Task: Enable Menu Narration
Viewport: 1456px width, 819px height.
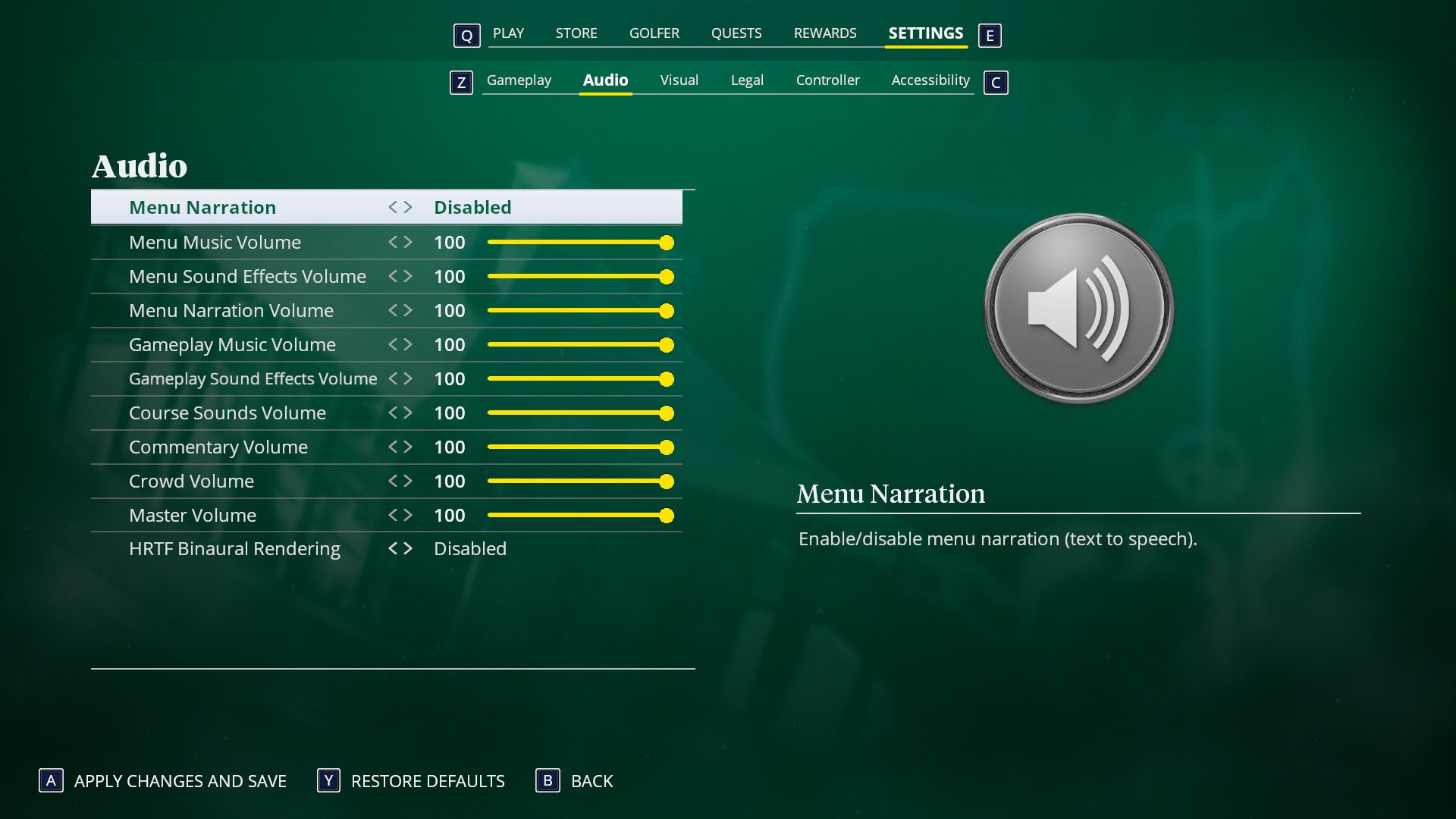Action: pyautogui.click(x=409, y=206)
